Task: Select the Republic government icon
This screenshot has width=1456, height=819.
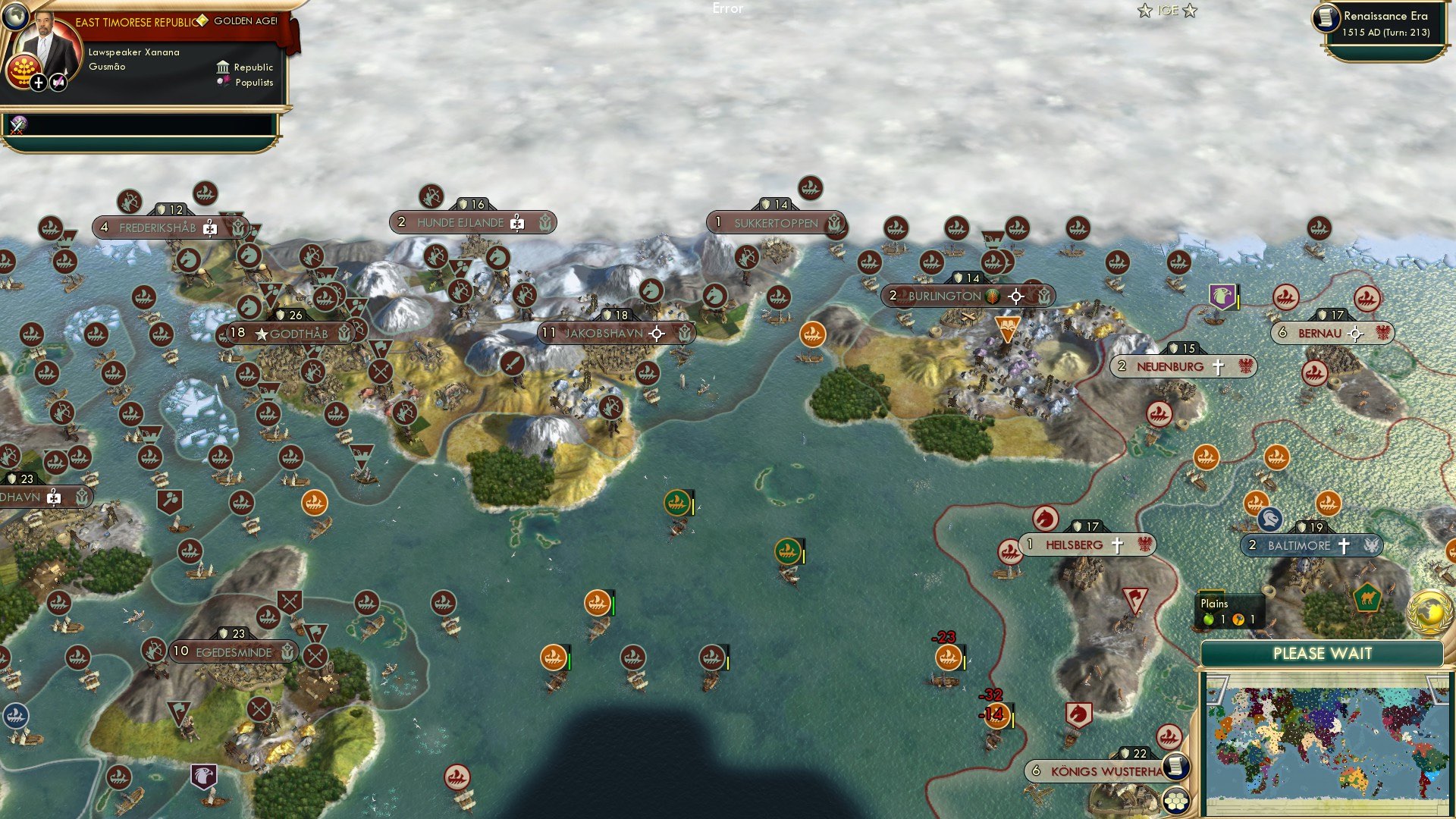Action: [x=223, y=67]
